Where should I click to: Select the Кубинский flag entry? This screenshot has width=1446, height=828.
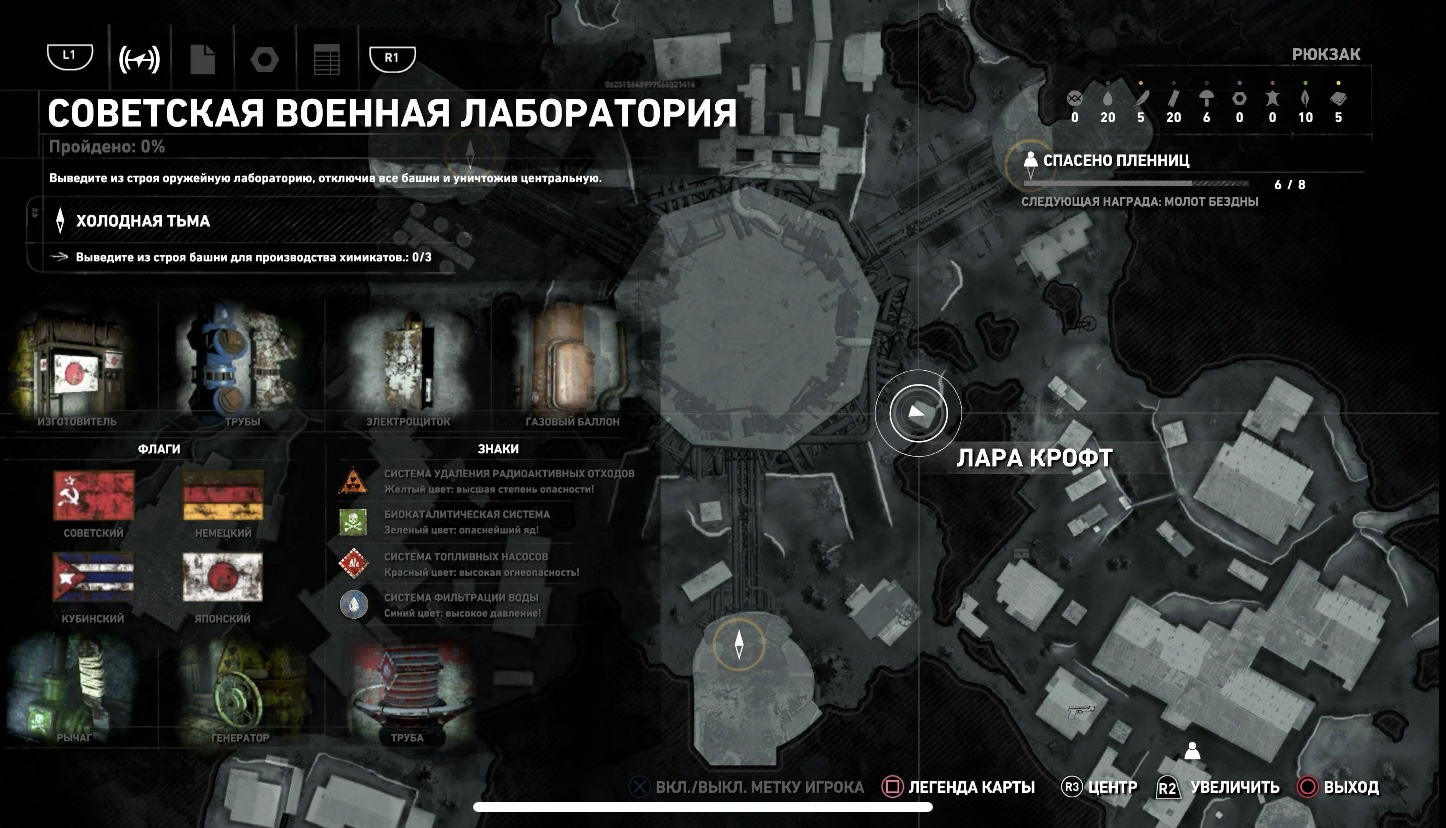point(93,578)
